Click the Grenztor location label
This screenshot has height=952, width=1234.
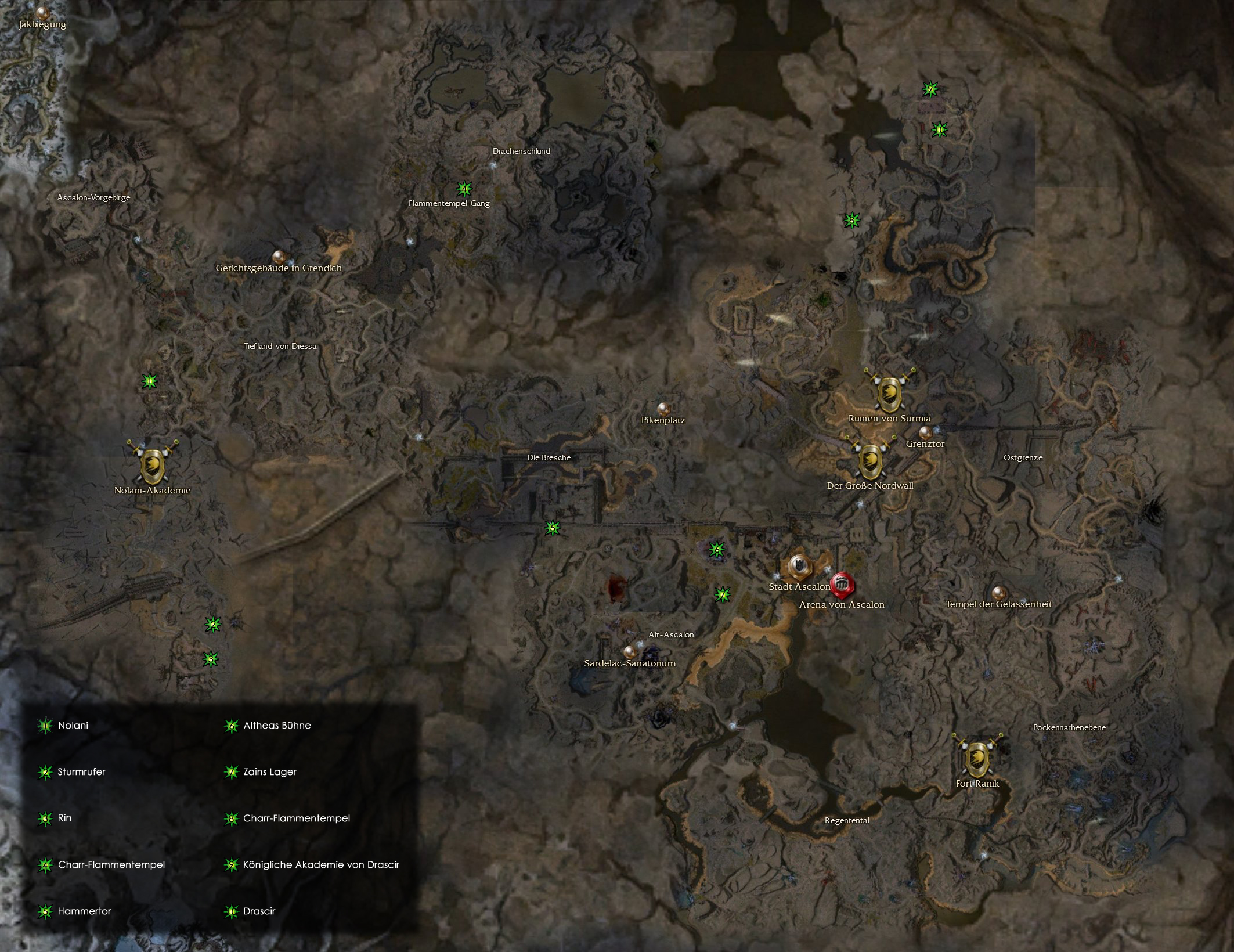(926, 444)
